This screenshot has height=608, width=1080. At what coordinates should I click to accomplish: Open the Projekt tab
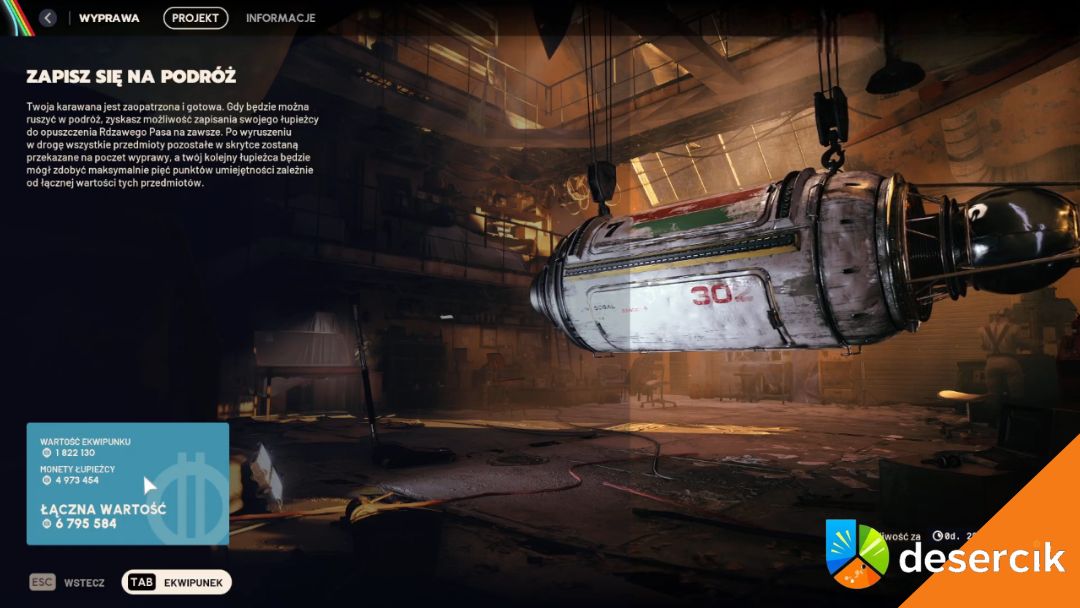pos(196,18)
